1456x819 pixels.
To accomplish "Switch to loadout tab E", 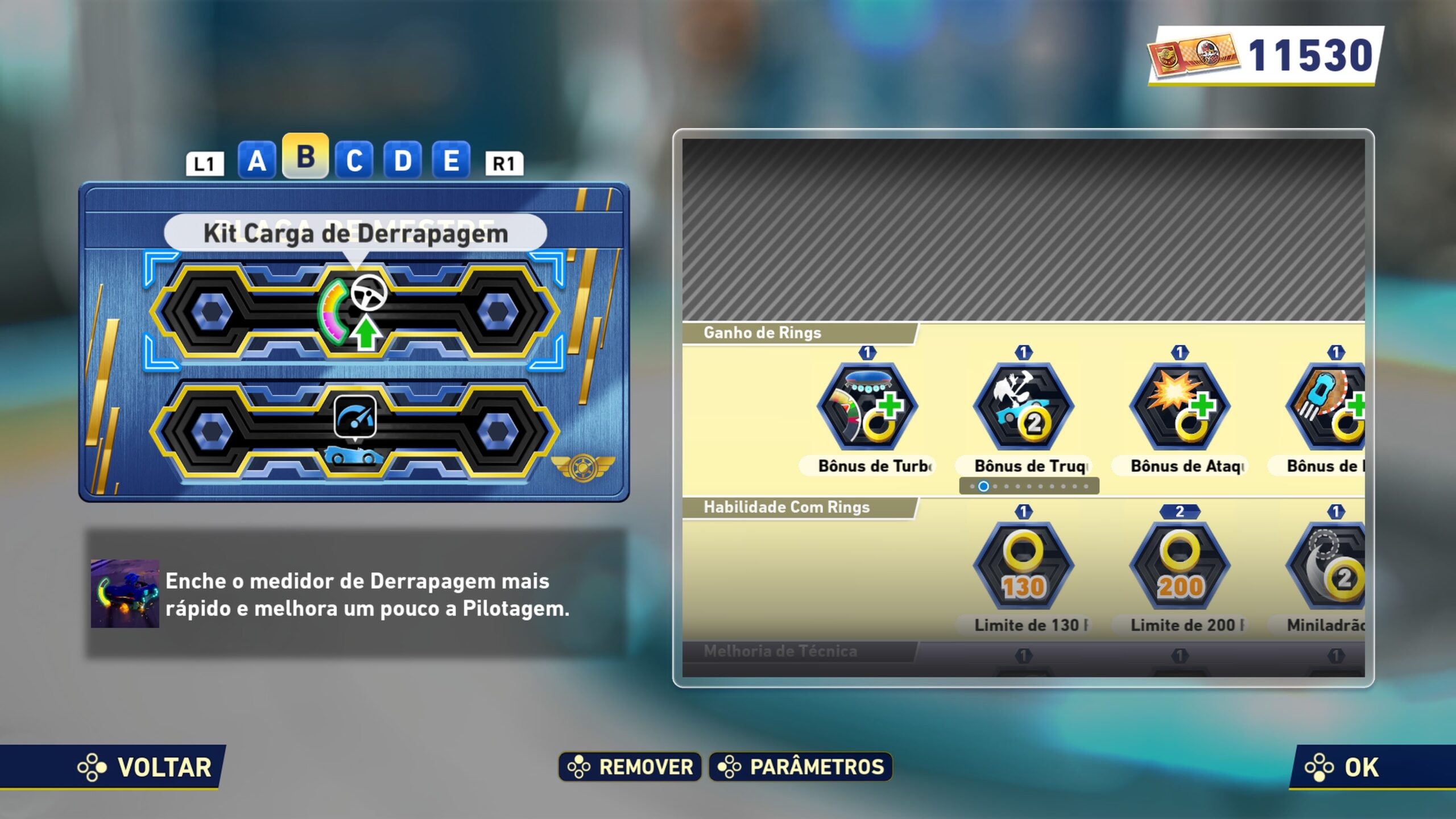I will pos(451,161).
